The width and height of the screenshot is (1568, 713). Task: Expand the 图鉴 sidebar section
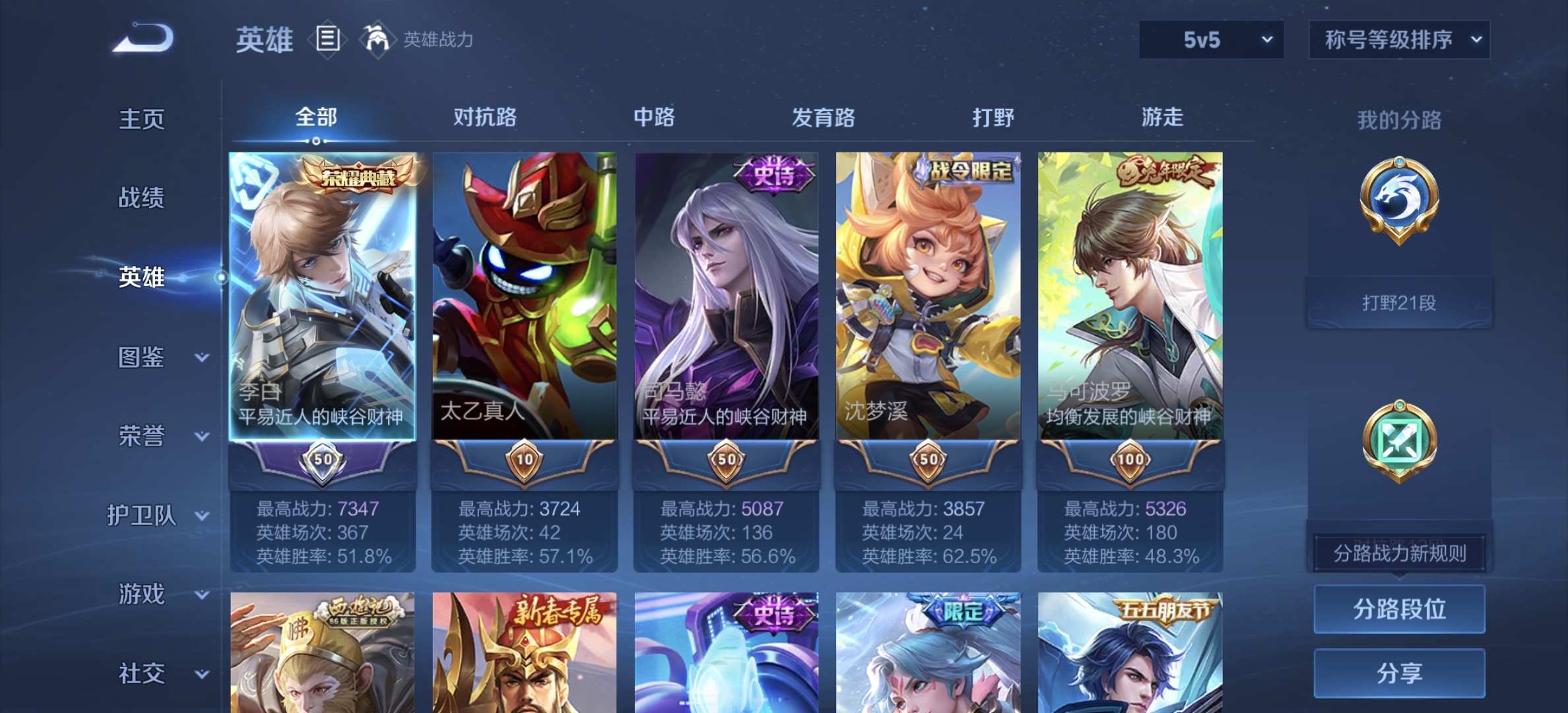(x=158, y=358)
